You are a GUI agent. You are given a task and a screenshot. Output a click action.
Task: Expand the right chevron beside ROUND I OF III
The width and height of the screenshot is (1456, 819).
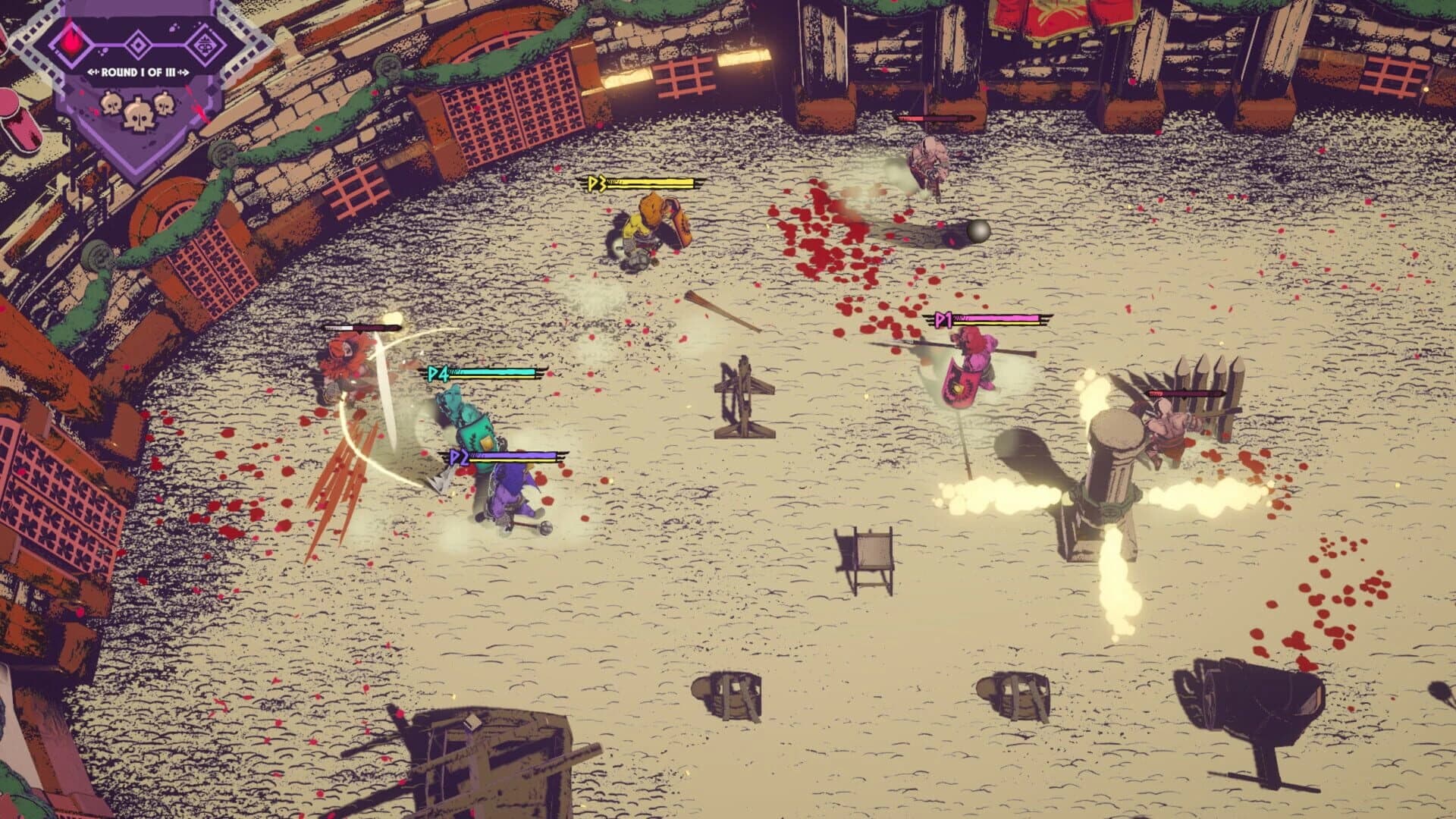coord(184,72)
